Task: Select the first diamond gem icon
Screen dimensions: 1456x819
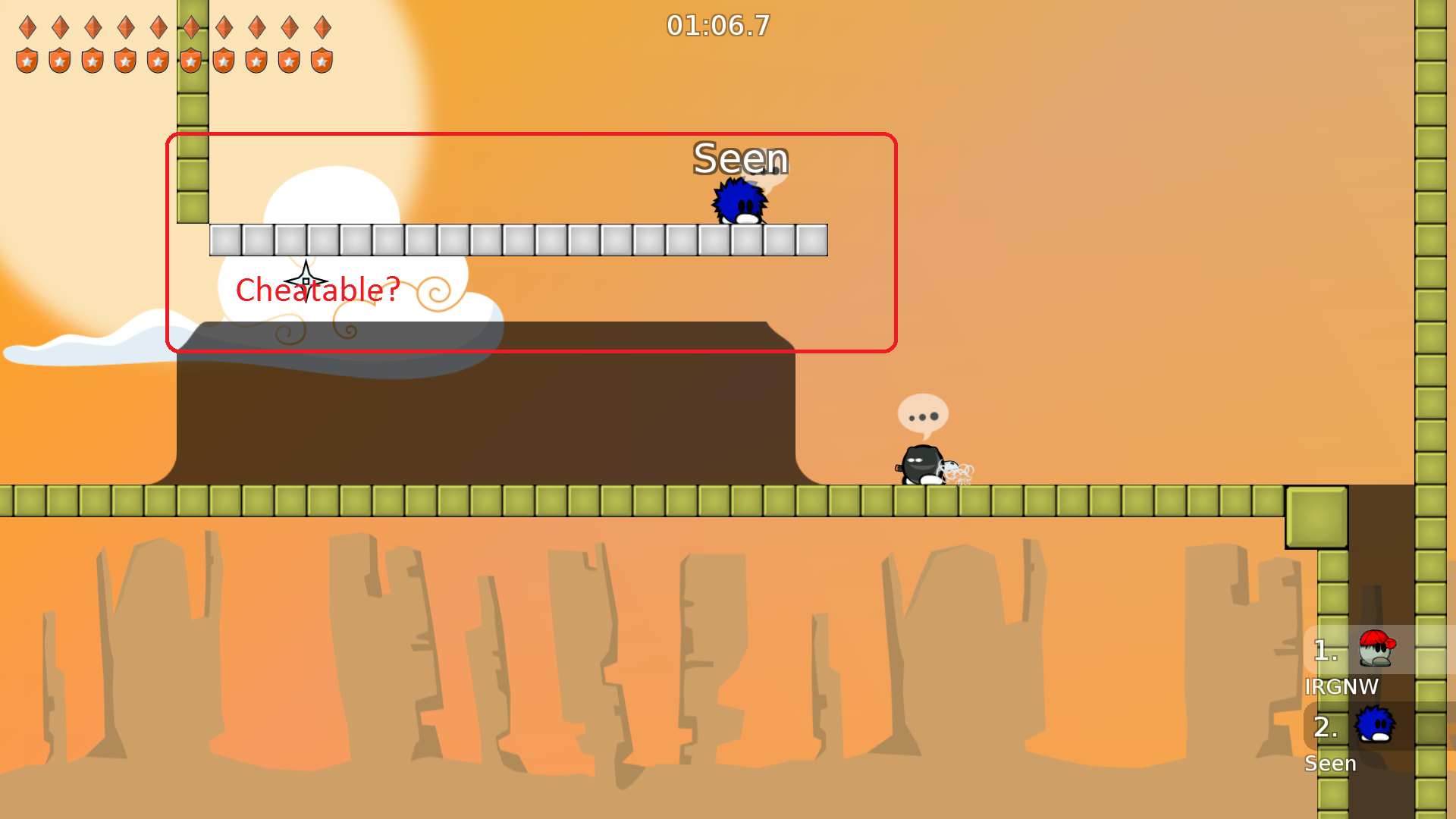Action: tap(27, 27)
